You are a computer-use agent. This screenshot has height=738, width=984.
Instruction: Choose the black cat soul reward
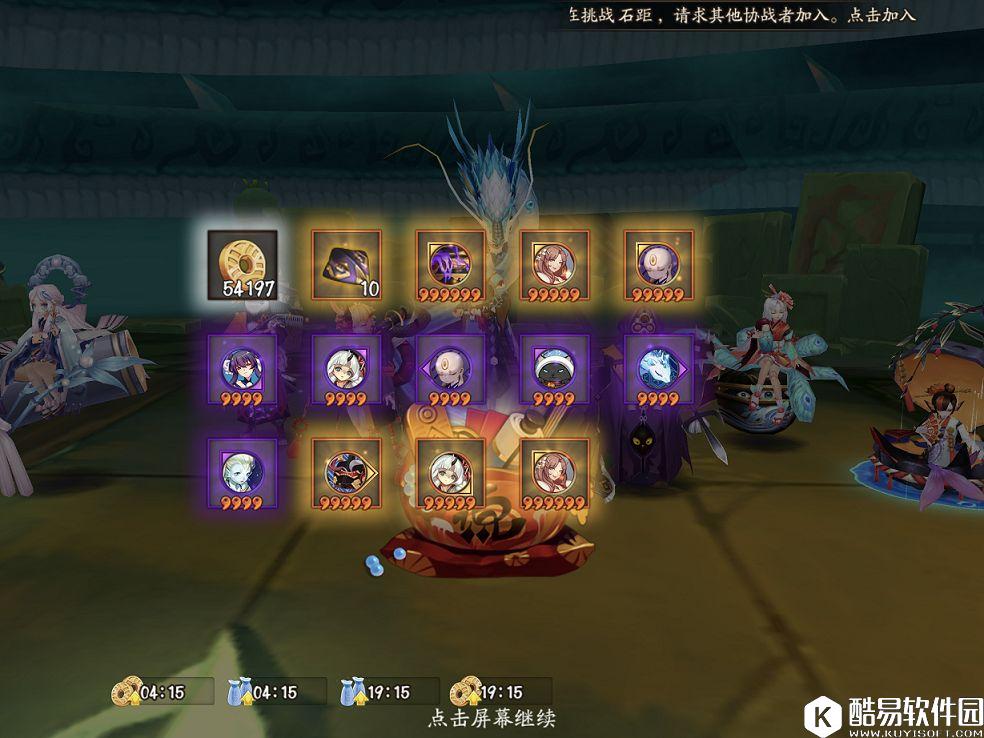[x=554, y=368]
